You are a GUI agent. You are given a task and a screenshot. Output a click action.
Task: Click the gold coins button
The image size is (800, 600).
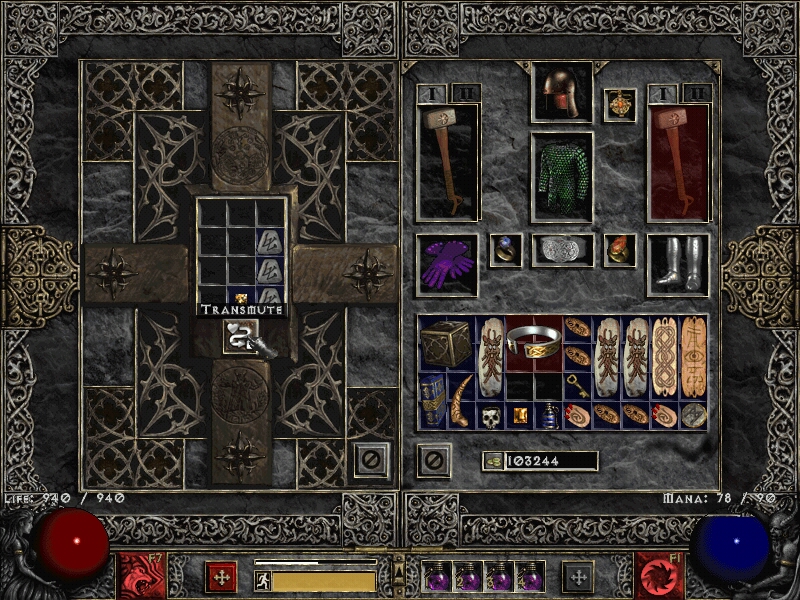[x=493, y=461]
